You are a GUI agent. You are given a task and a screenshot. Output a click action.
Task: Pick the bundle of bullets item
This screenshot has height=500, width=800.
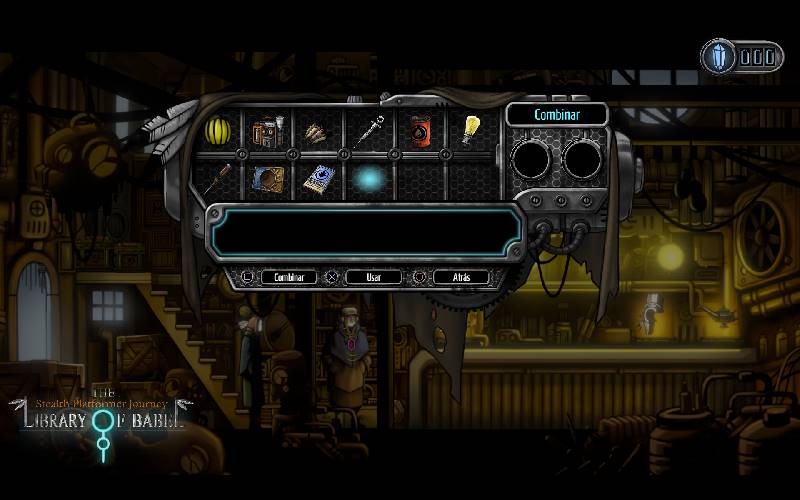tap(318, 131)
